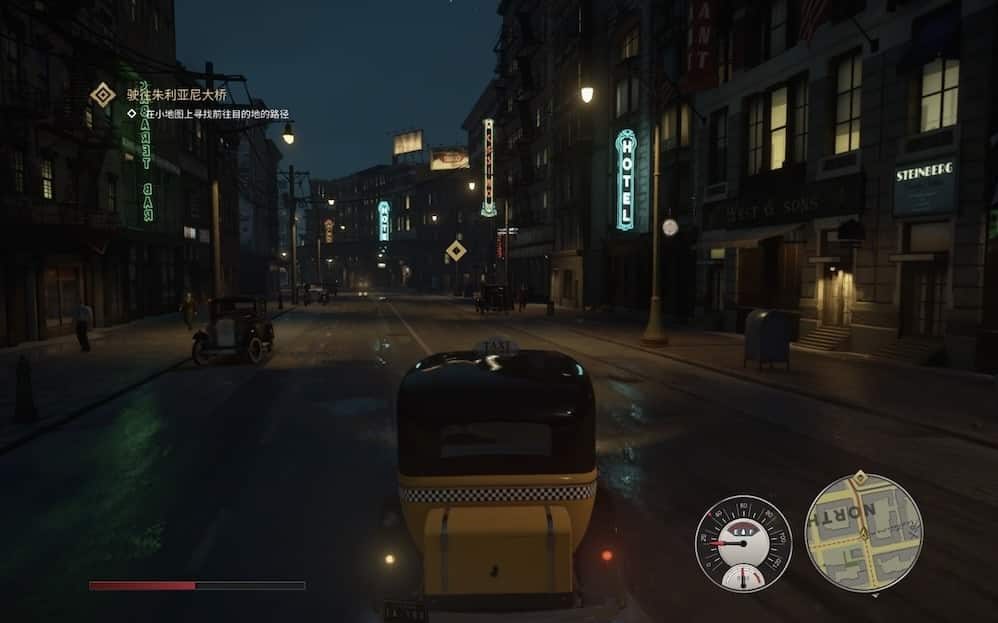Click the diamond objective icon beside the mission title
Viewport: 998px width, 623px height.
coord(103,94)
